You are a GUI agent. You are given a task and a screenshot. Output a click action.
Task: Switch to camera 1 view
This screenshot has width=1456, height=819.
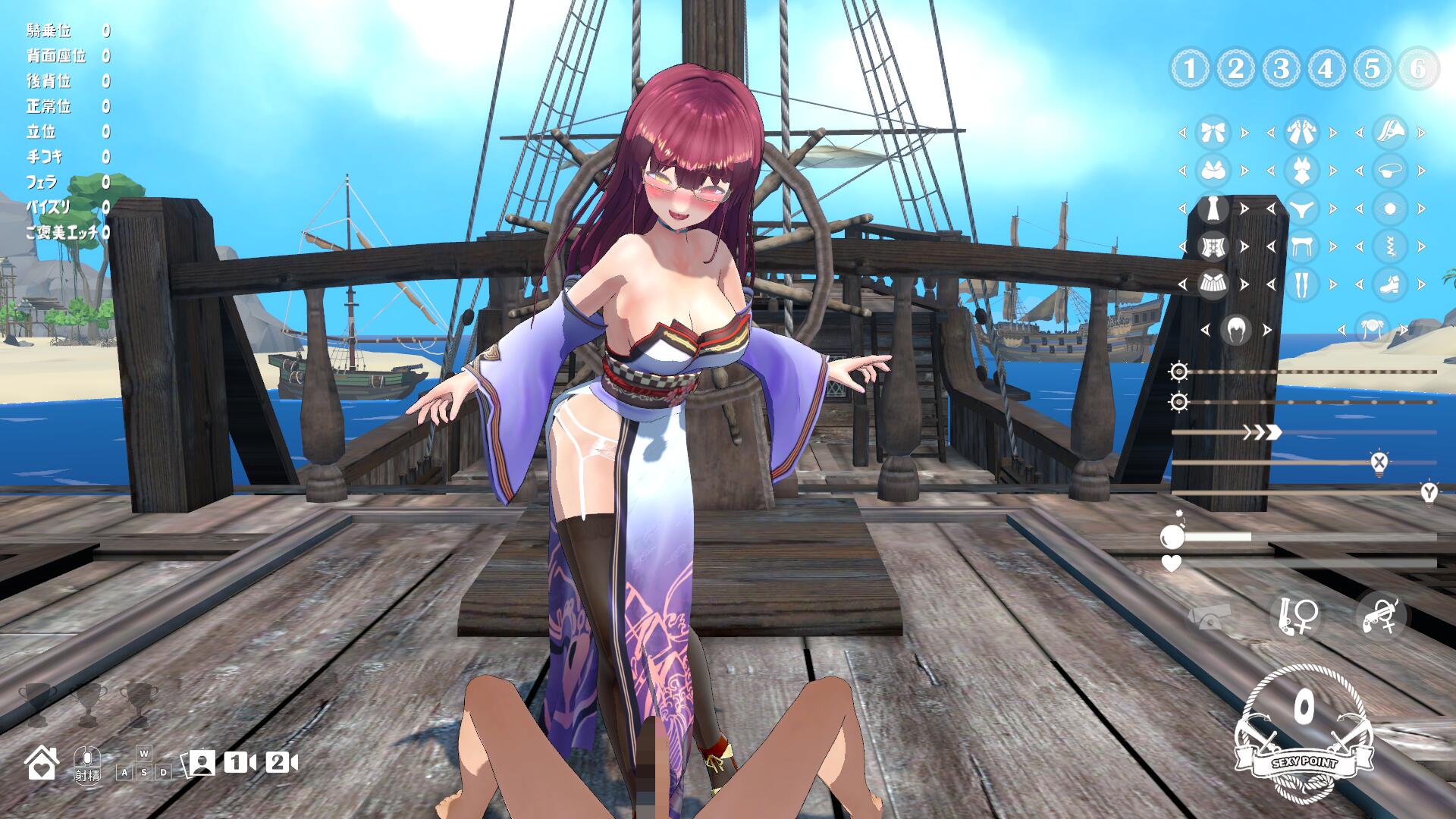(240, 762)
